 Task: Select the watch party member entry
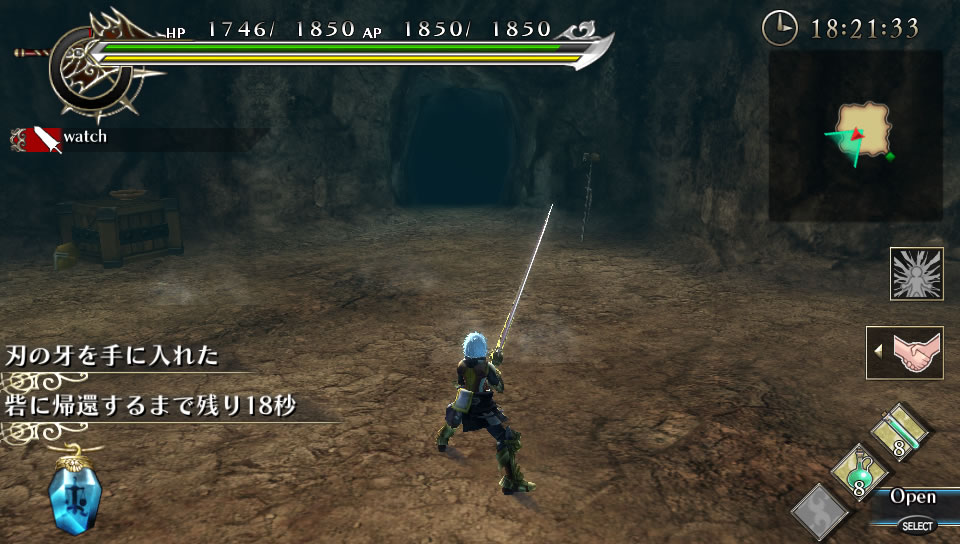(x=60, y=138)
